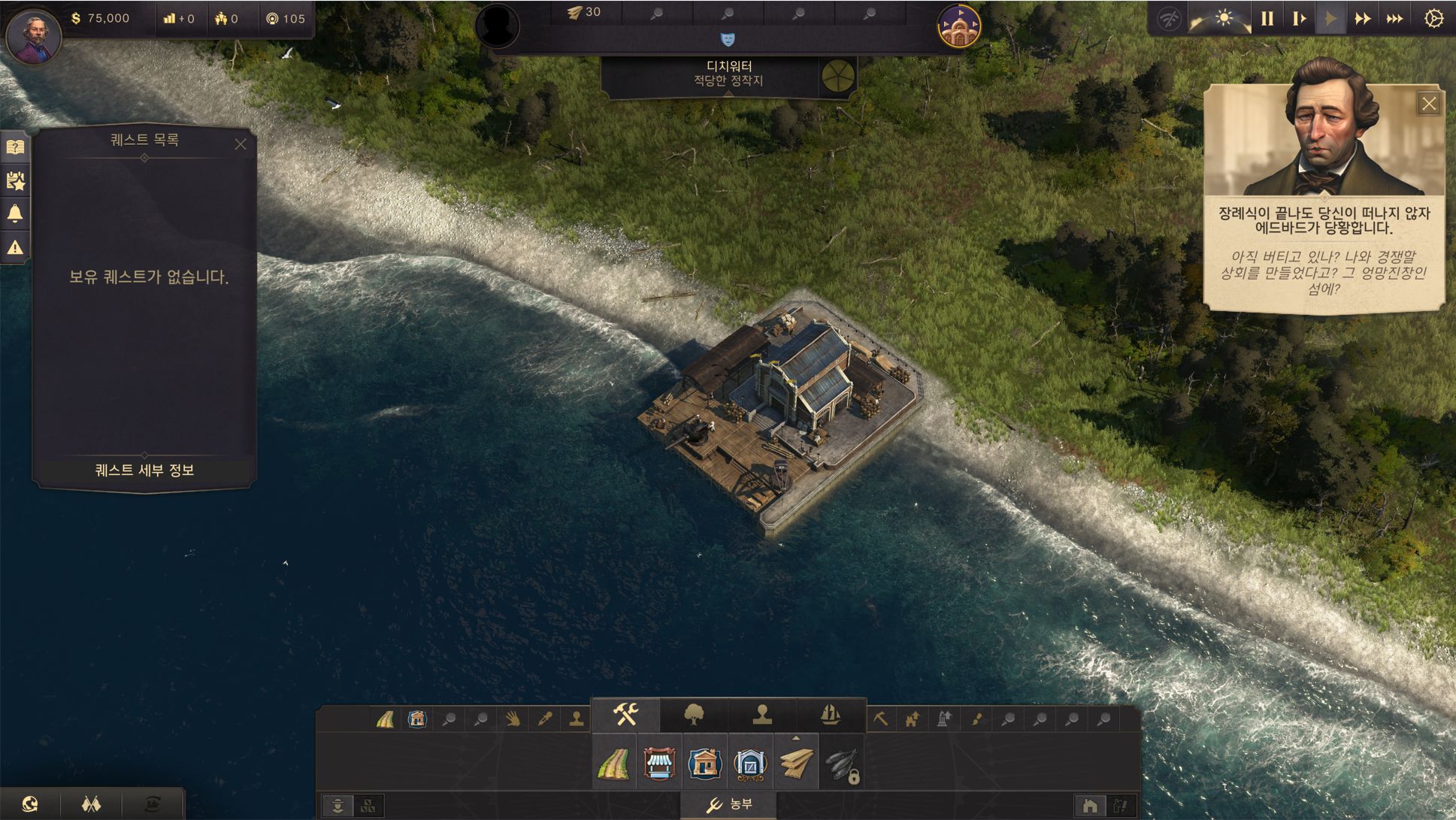Switch to the ship construction tab

[830, 715]
